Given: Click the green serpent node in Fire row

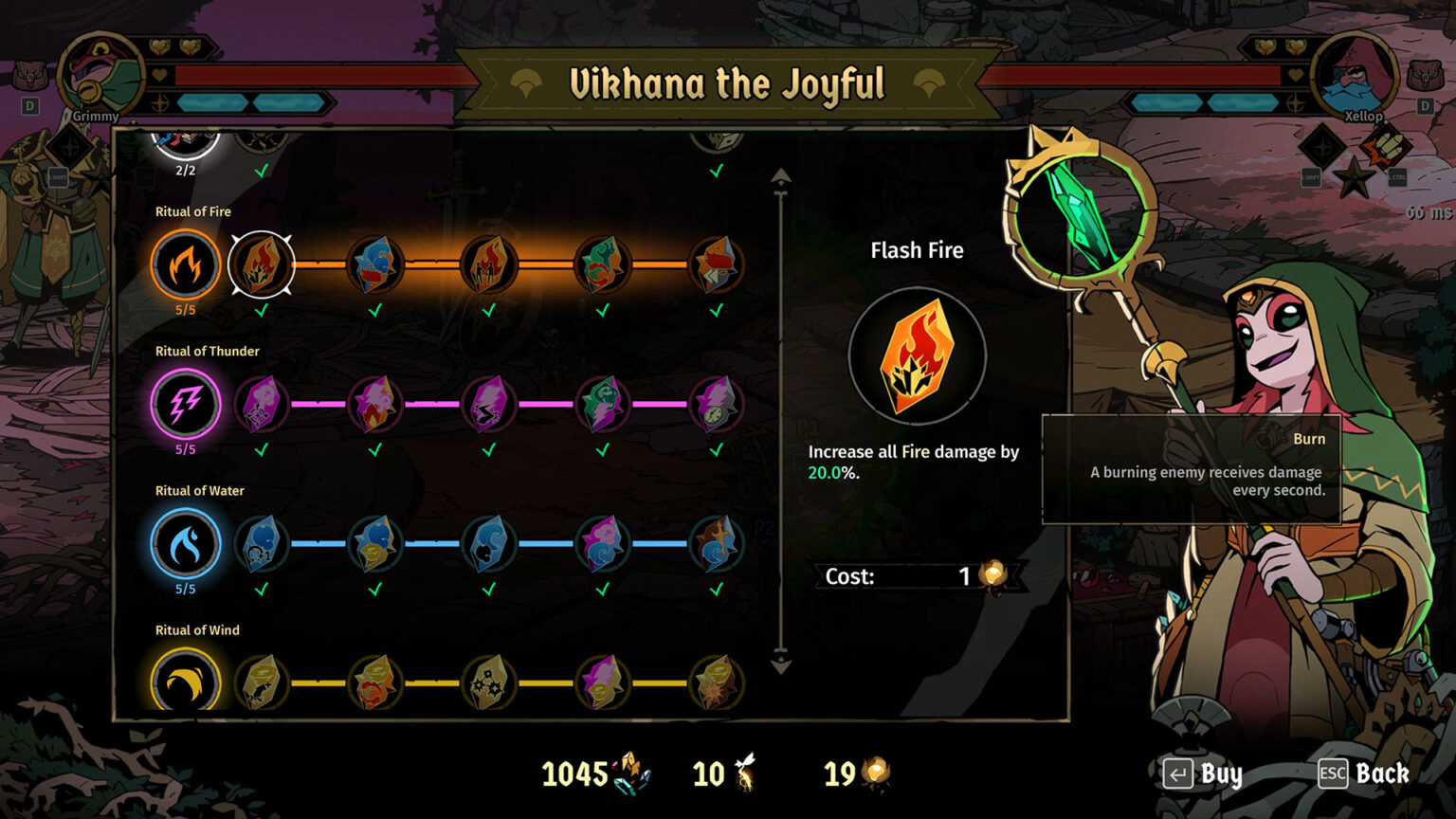Looking at the screenshot, I should point(603,265).
